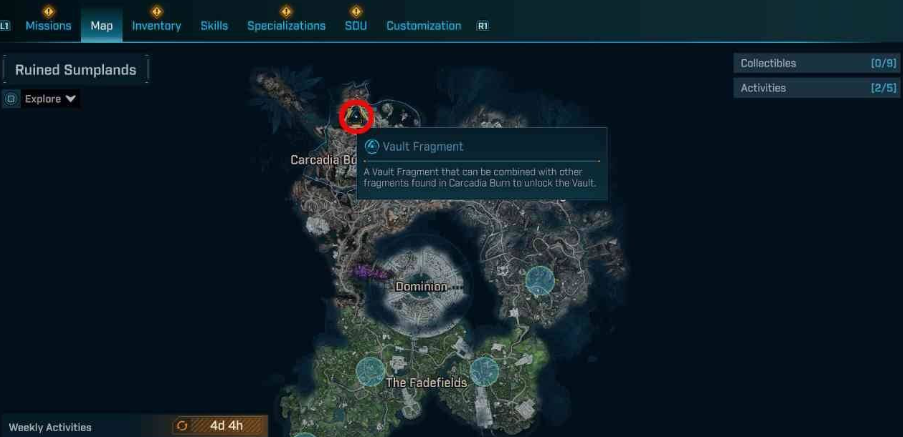The height and width of the screenshot is (437, 903).
Task: Click the circled Vault Fragment map marker
Action: click(356, 117)
